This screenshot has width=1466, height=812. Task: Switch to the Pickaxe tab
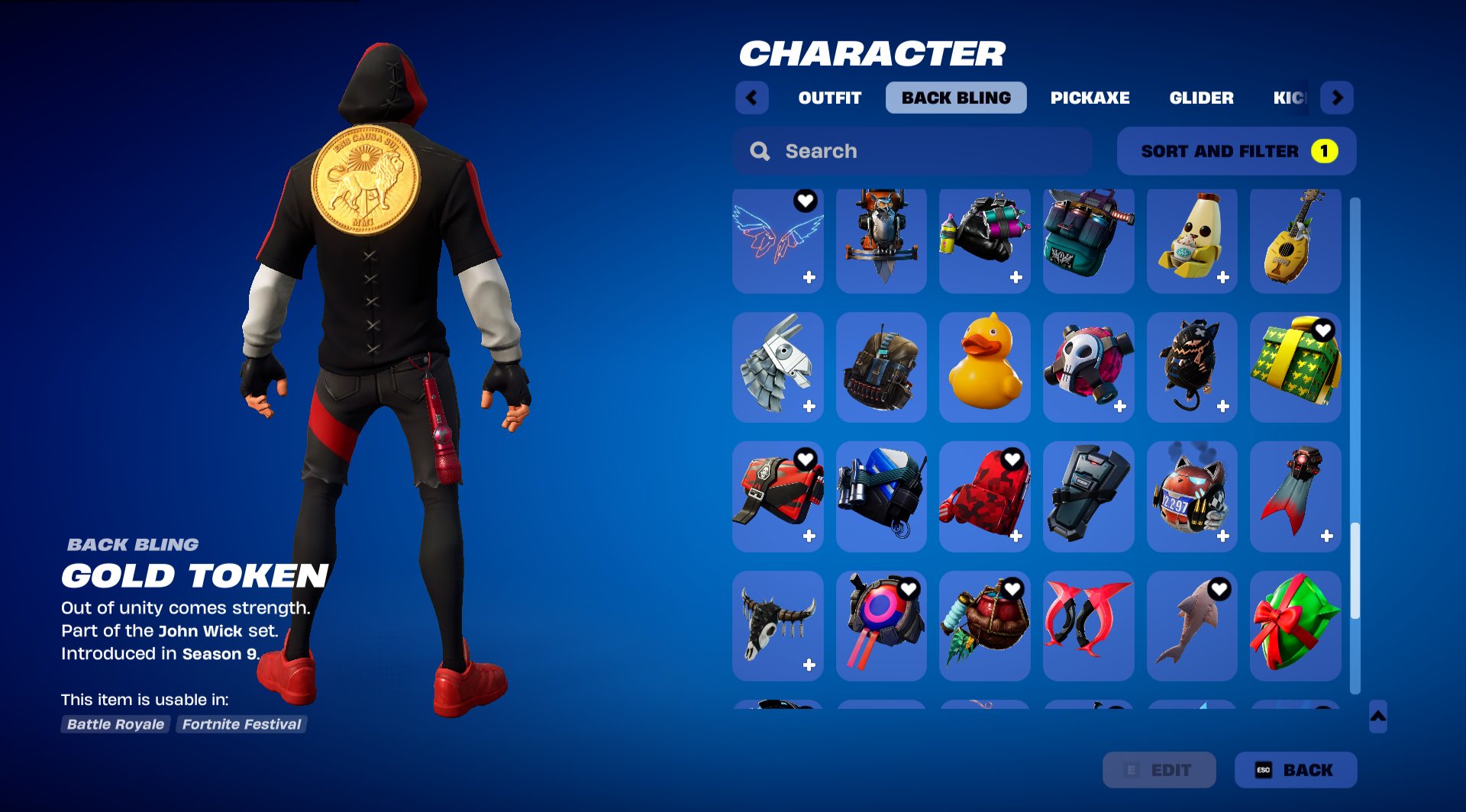1090,98
